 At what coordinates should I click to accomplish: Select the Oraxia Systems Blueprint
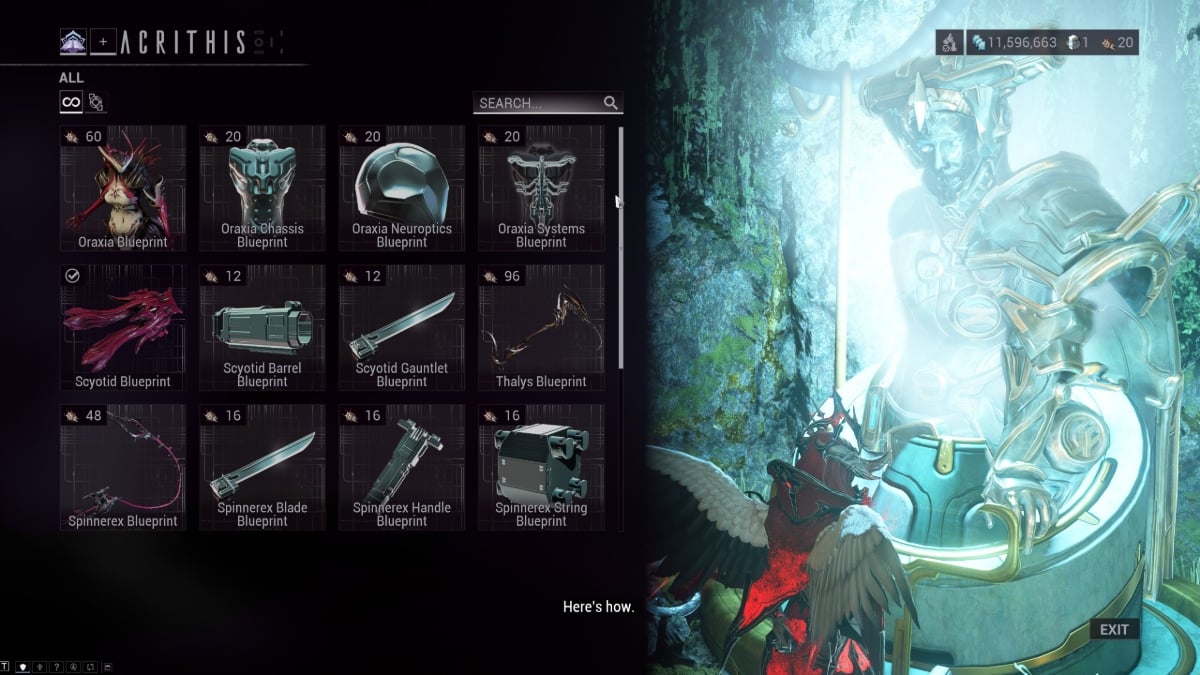coord(541,188)
